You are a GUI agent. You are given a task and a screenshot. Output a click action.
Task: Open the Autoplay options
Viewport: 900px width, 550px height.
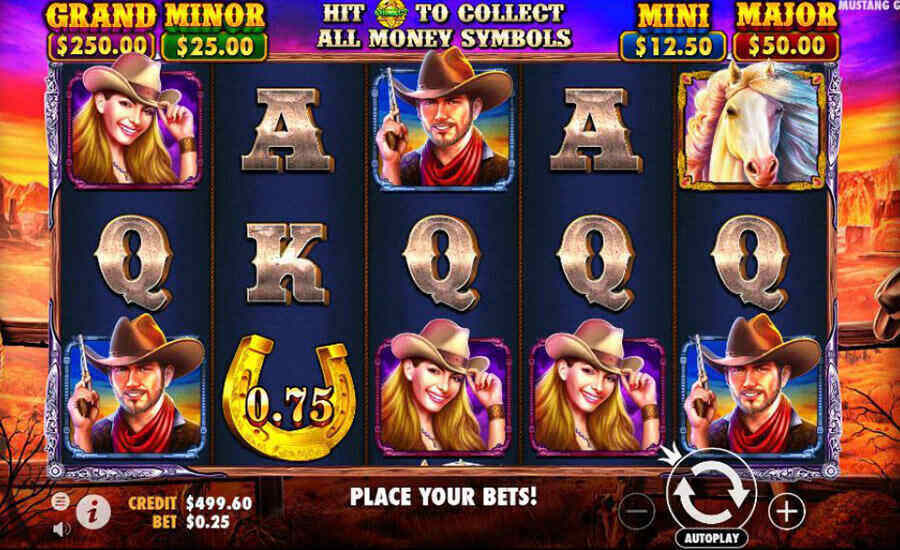coord(711,538)
